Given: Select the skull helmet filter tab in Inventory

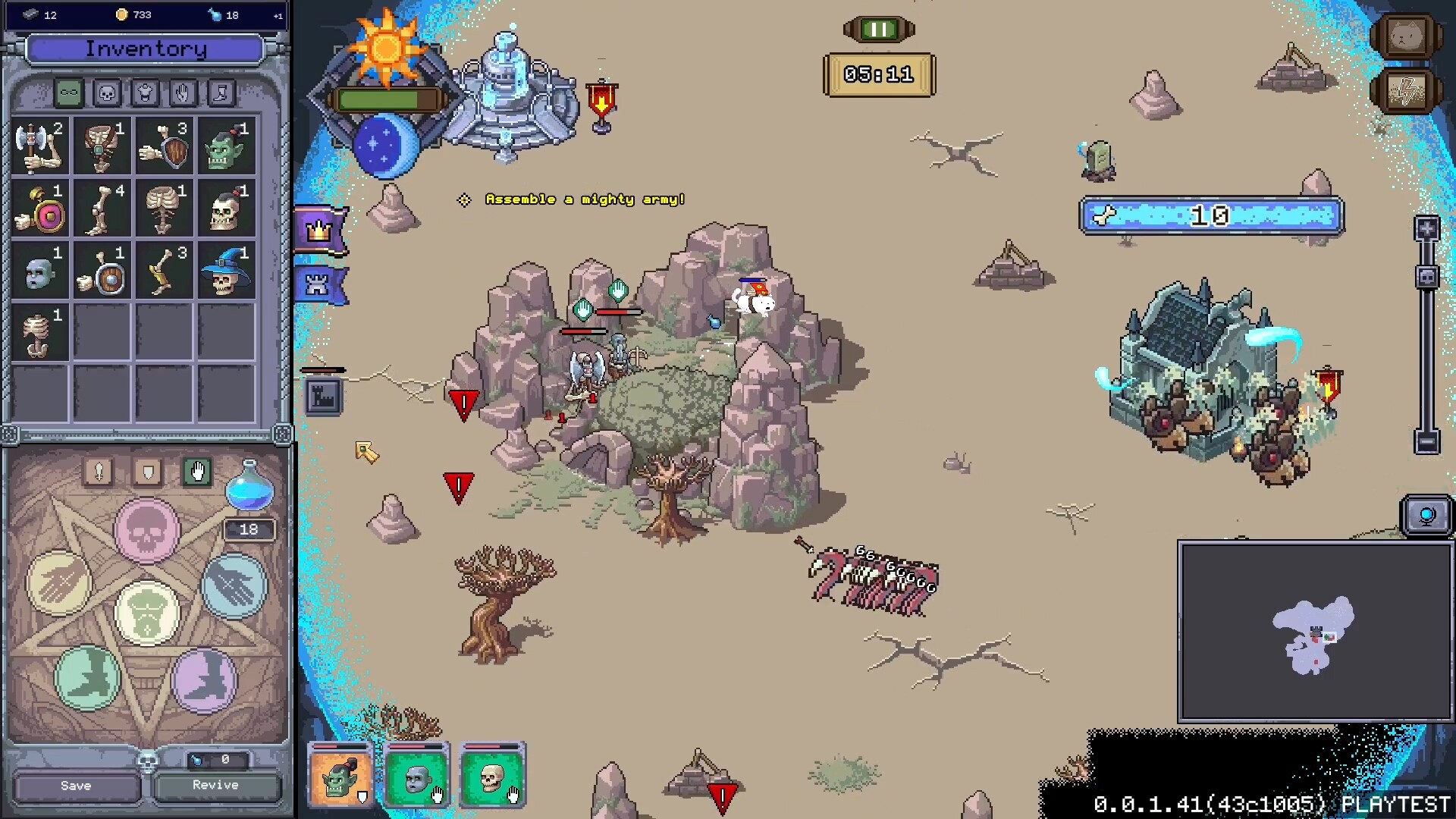Looking at the screenshot, I should (x=106, y=93).
